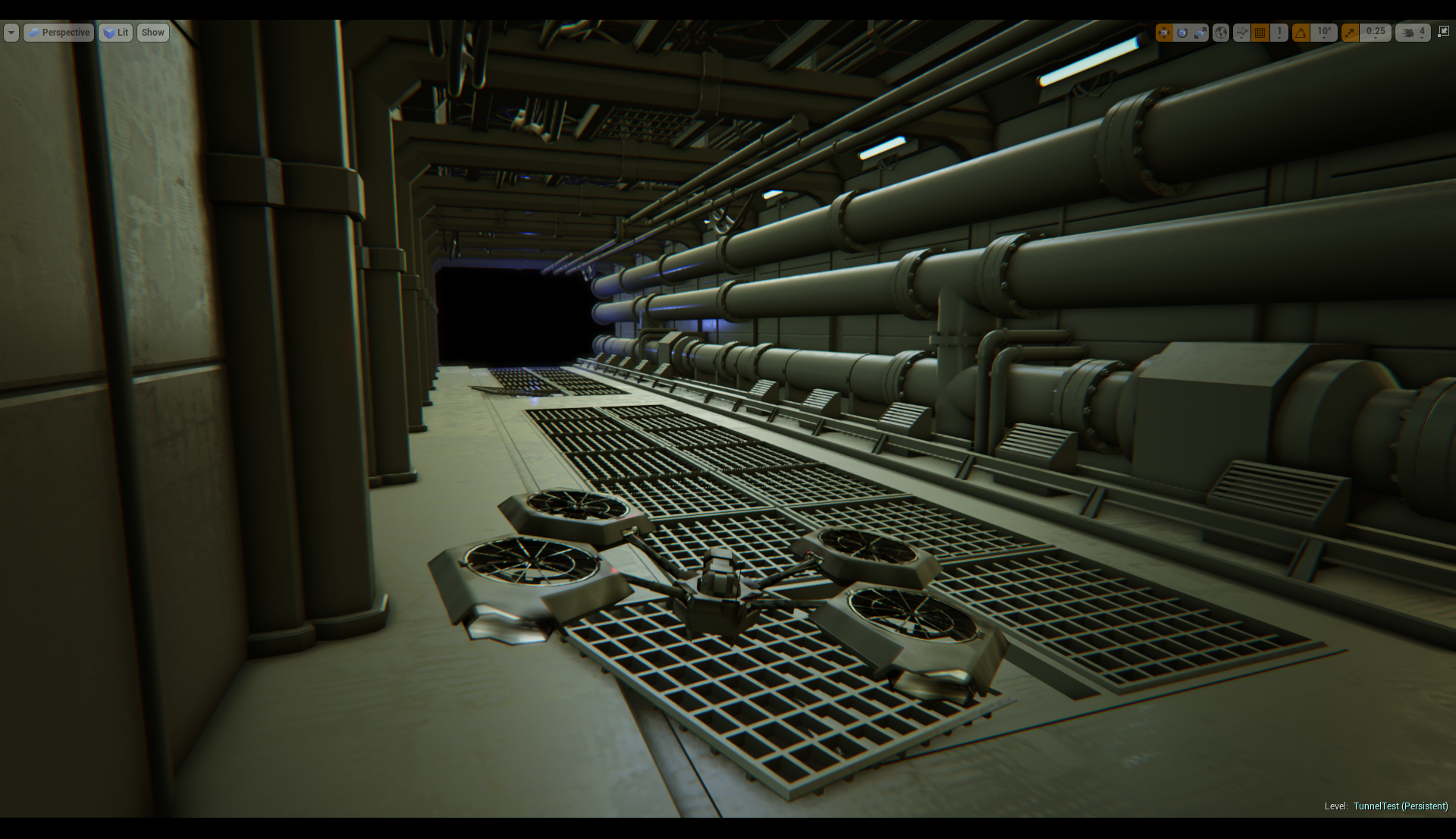Screen dimensions: 1456x839
Task: Open the 10° rotation snap dropdown
Action: point(1324,33)
